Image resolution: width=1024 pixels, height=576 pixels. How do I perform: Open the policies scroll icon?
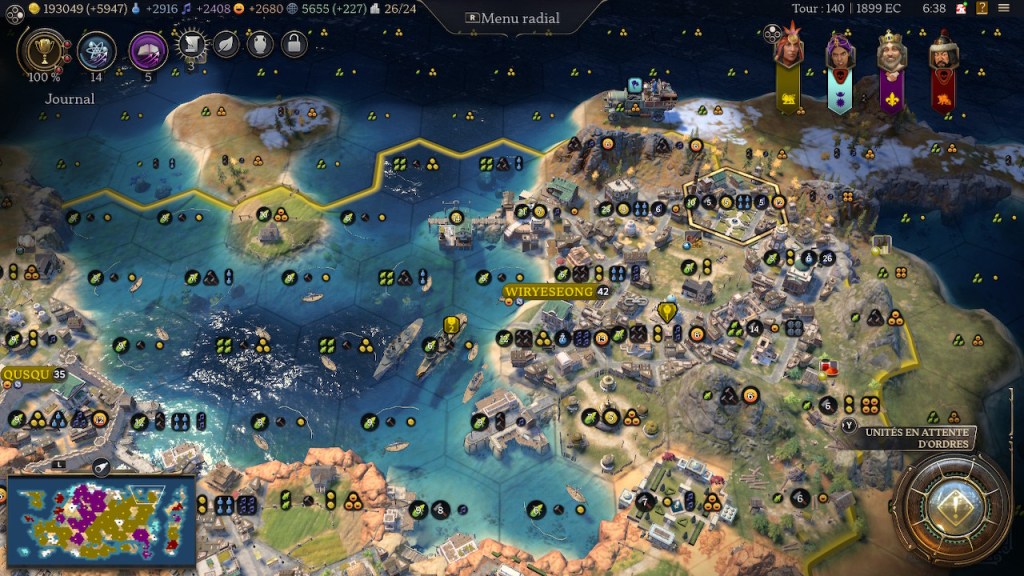193,44
